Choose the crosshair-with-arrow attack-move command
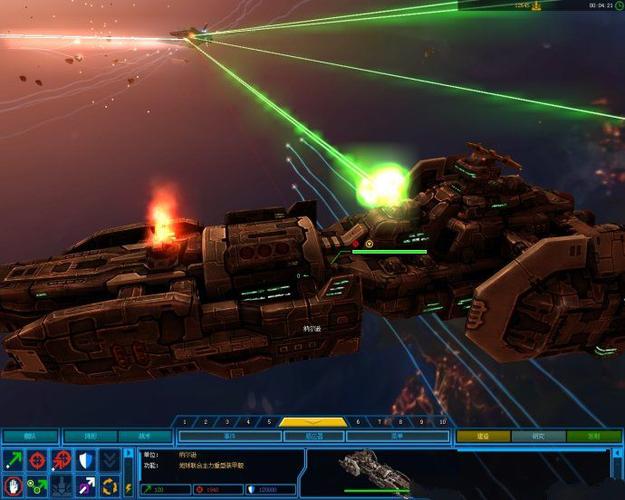Image resolution: width=625 pixels, height=500 pixels. coord(61,460)
